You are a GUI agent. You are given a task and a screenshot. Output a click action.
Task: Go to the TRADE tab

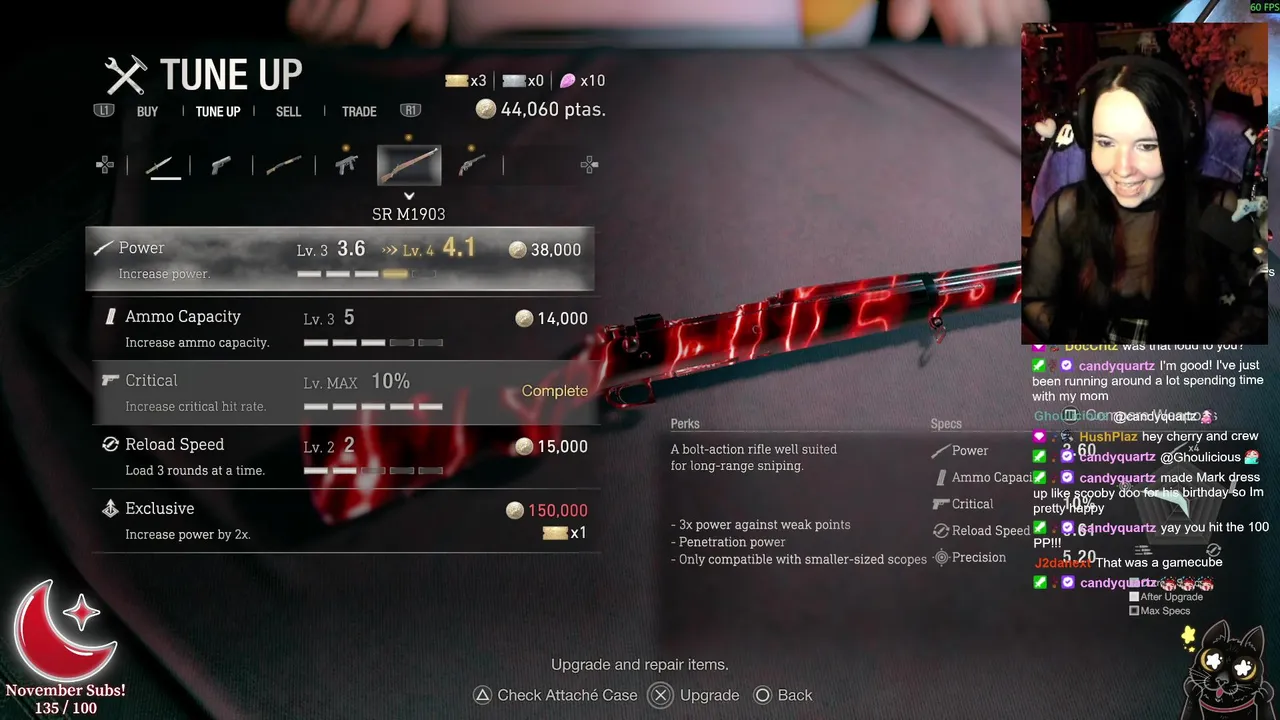[x=359, y=111]
